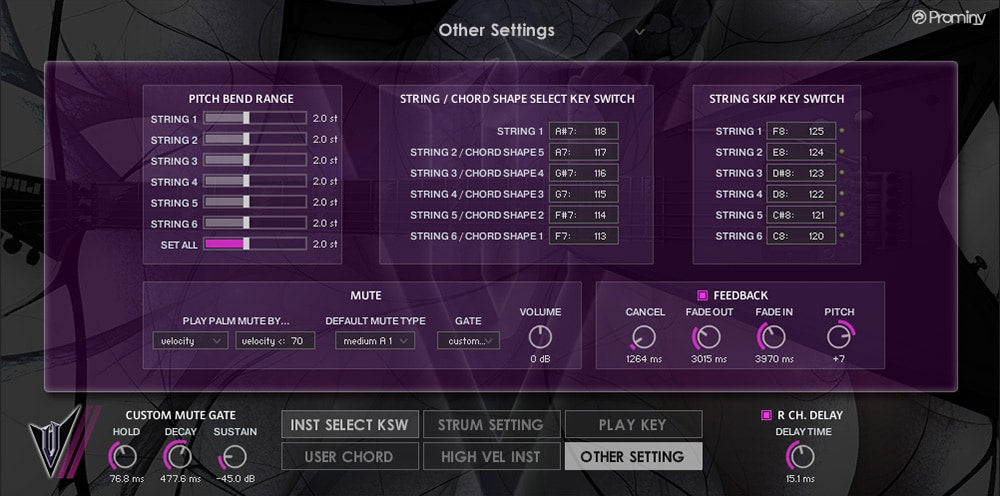Click the VOLUME knob
This screenshot has height=496, width=1000.
coord(540,336)
